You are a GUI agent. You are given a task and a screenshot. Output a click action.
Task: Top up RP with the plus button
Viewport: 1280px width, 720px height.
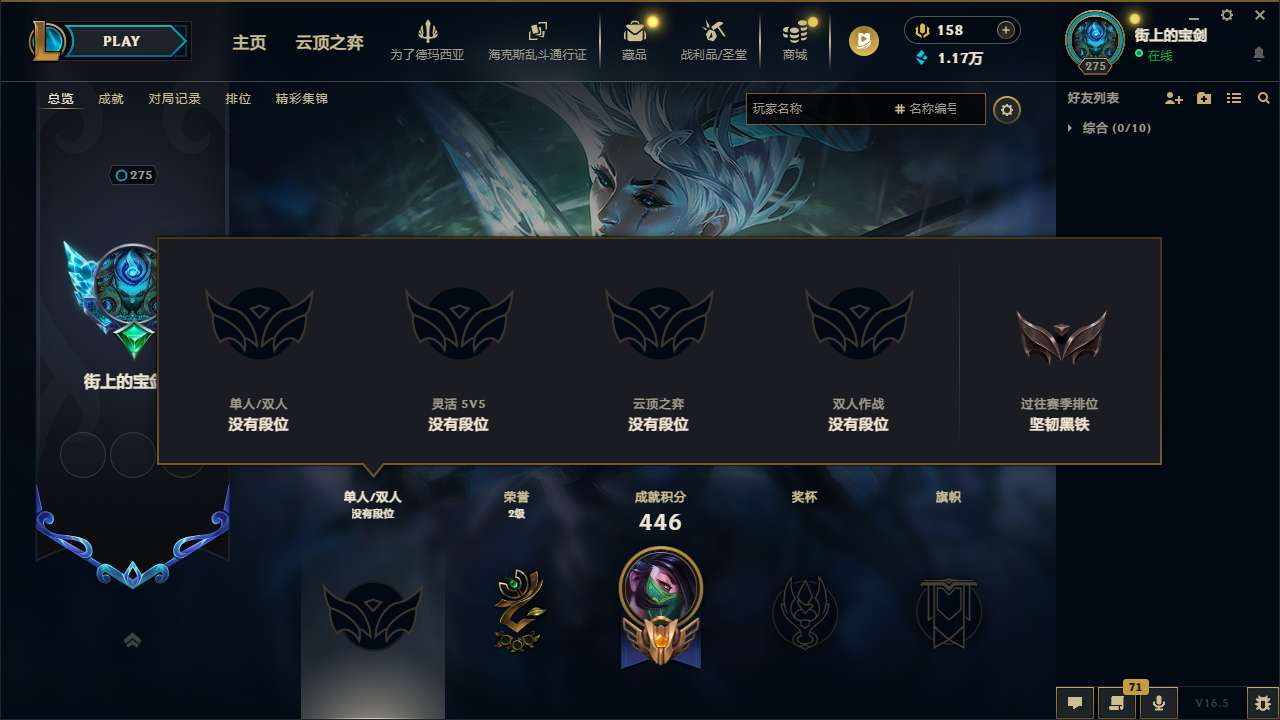tap(1005, 30)
